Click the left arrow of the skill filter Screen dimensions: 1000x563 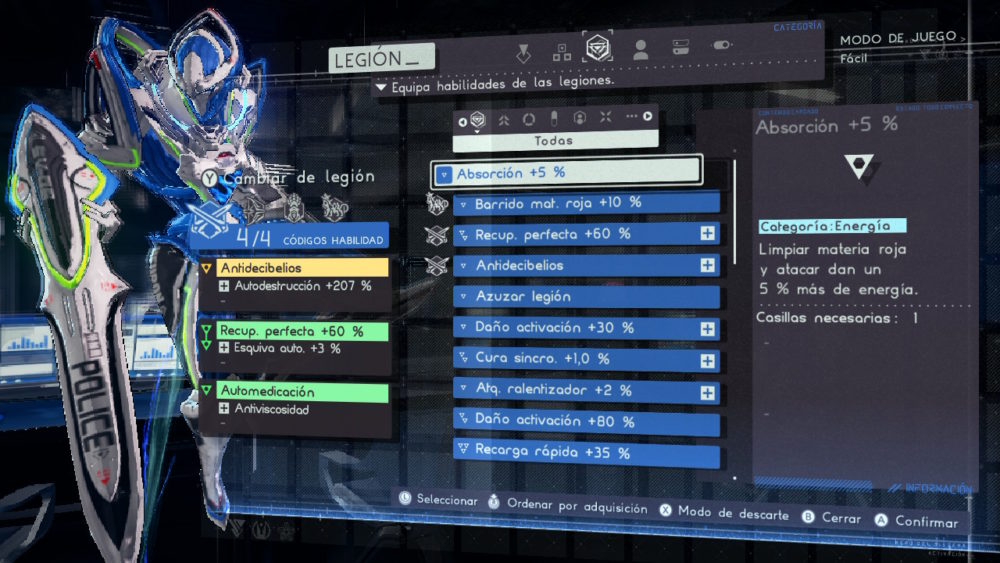(462, 122)
